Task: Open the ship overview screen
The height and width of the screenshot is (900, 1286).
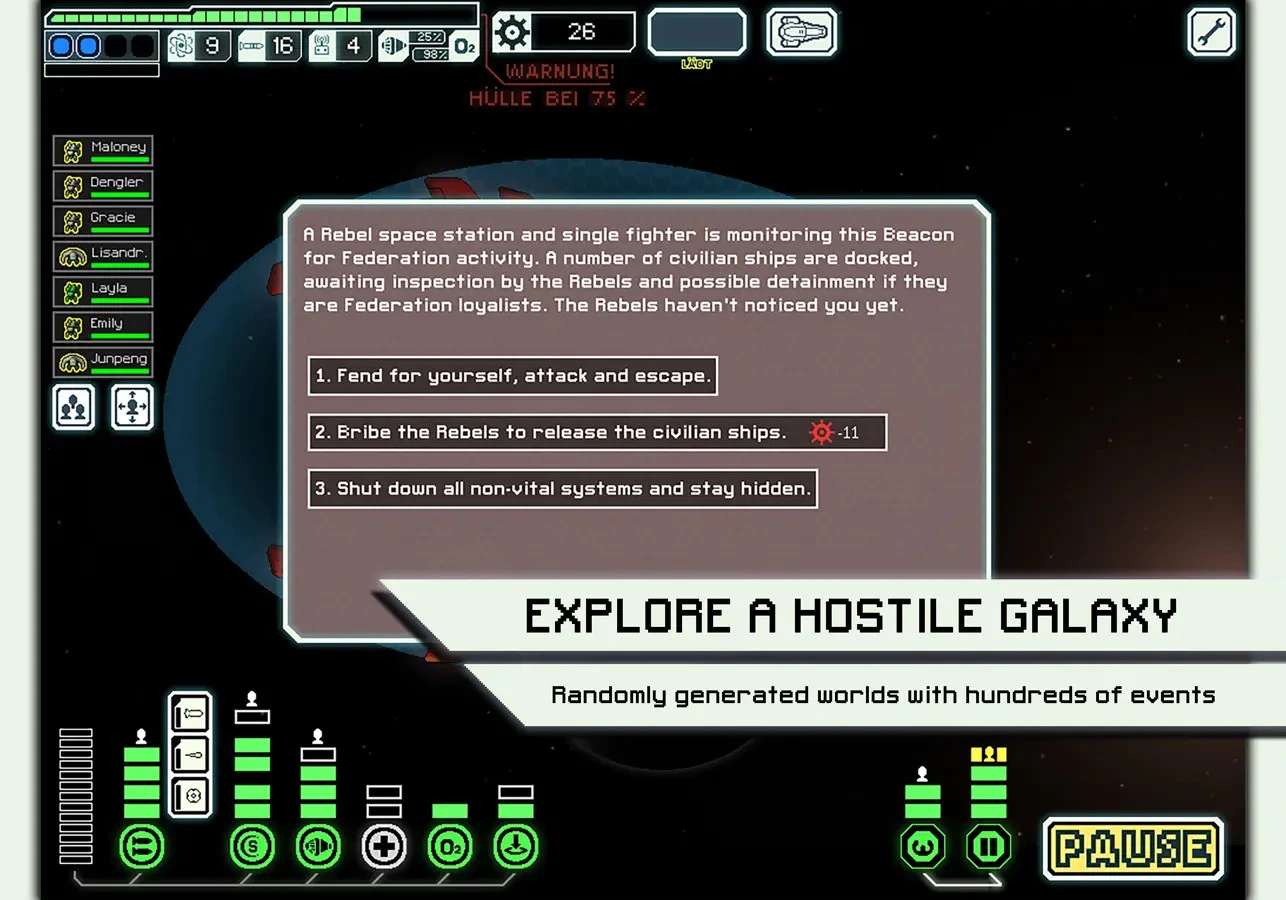Action: pyautogui.click(x=801, y=32)
